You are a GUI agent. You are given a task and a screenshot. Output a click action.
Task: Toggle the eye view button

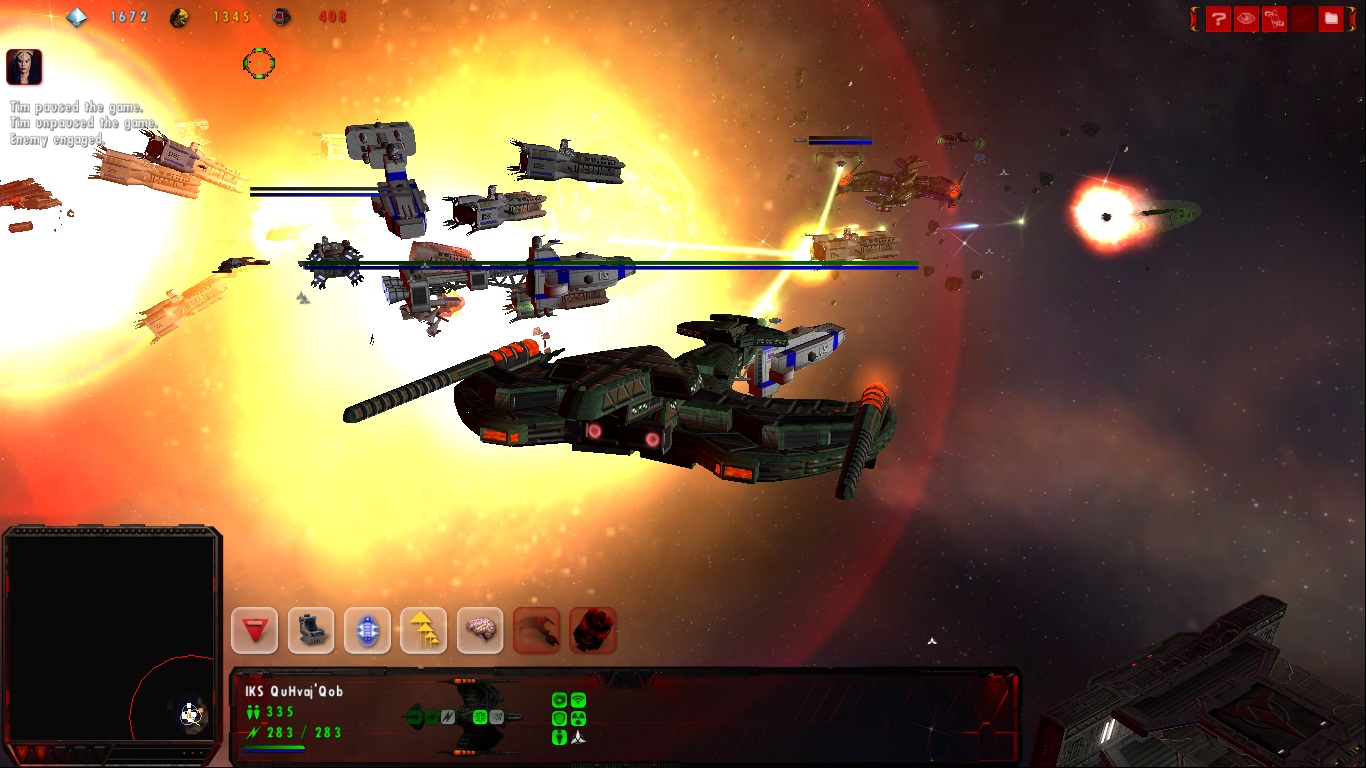(1246, 19)
